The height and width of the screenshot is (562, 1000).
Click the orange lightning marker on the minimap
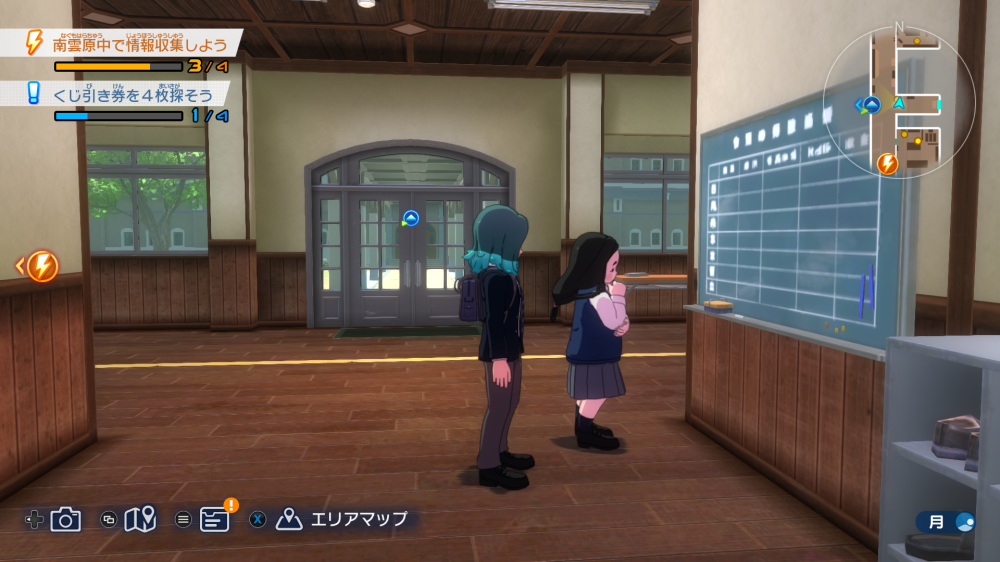point(887,164)
